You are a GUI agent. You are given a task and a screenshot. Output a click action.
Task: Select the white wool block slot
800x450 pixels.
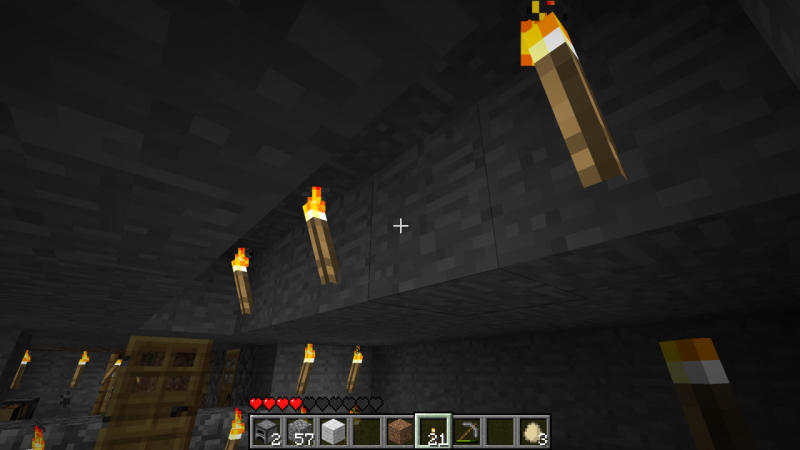tap(333, 431)
